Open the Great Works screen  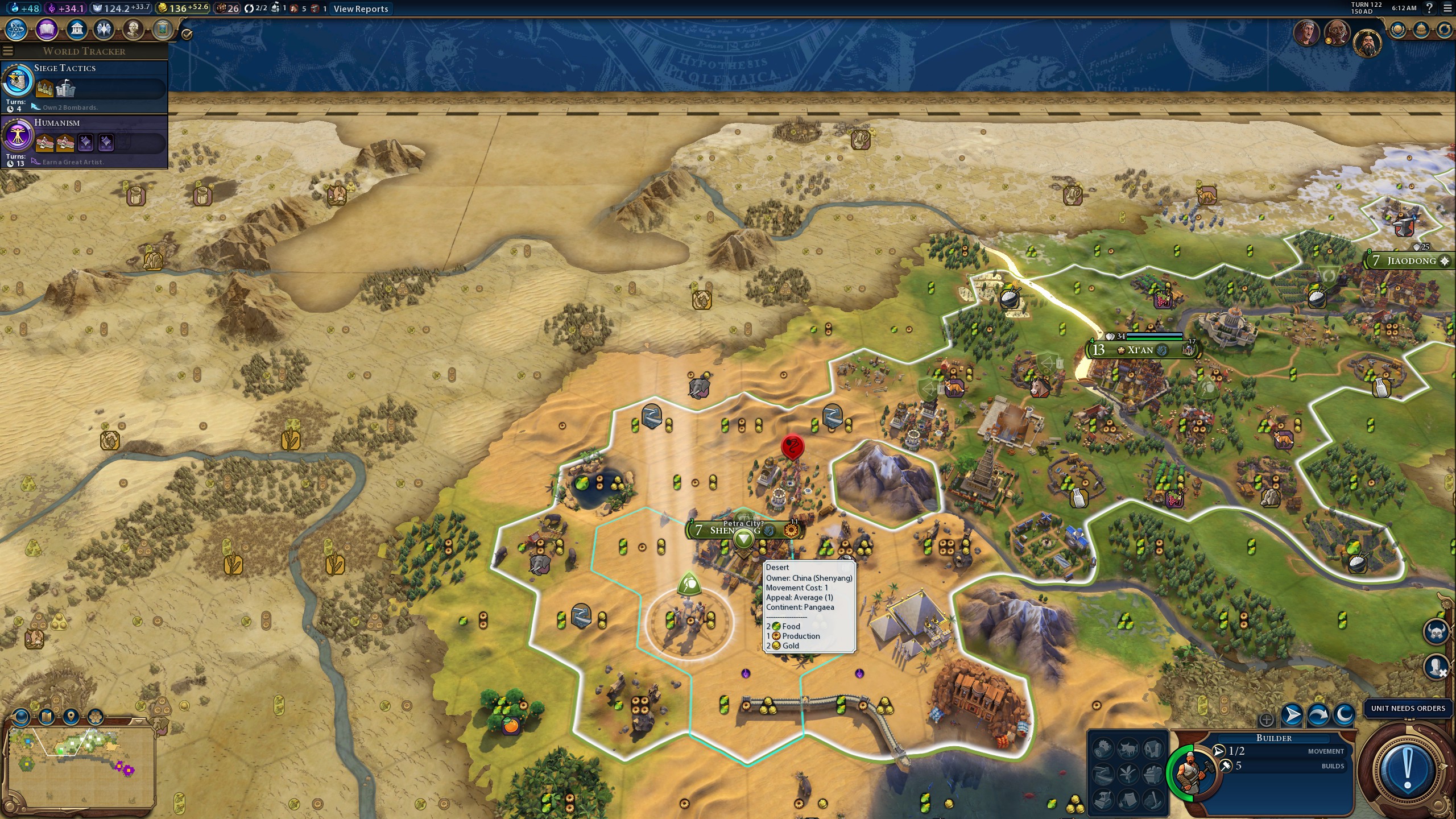[162, 30]
